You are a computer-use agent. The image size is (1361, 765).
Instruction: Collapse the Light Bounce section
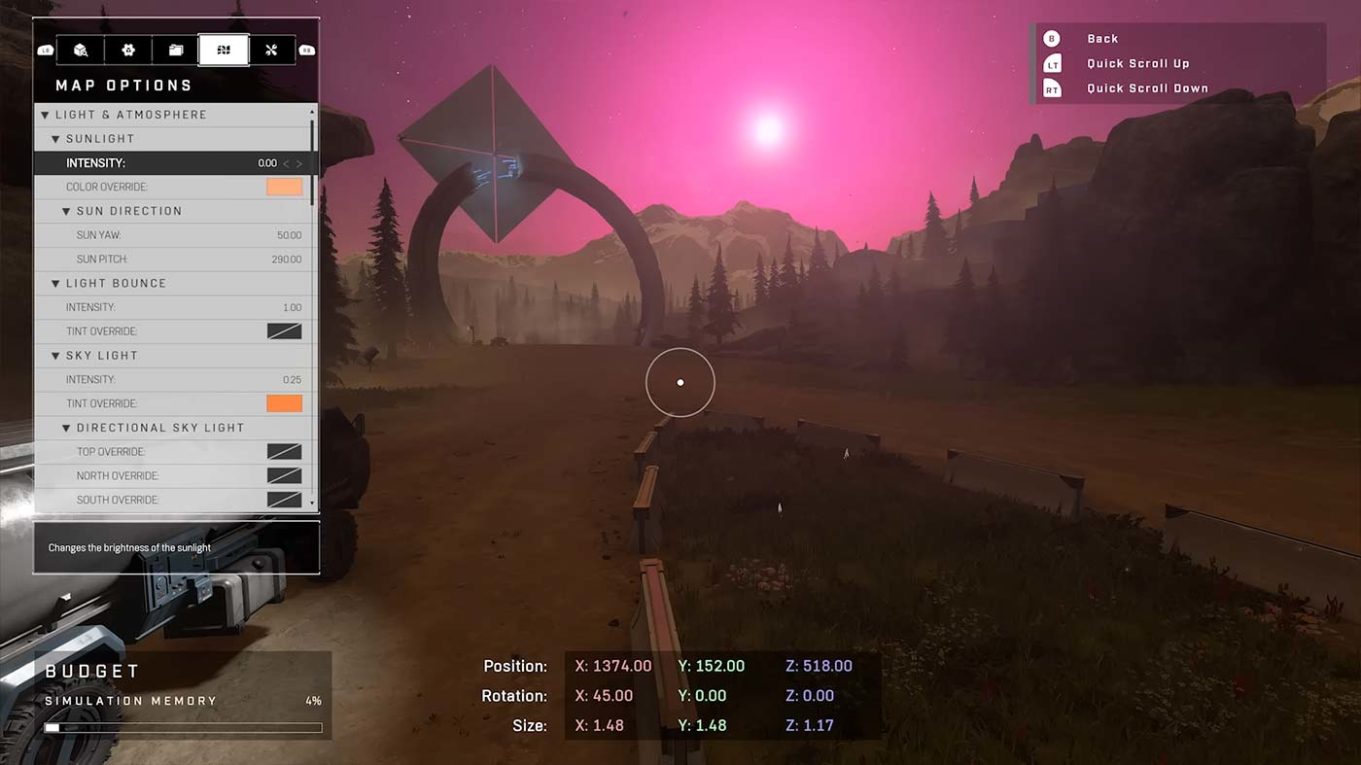click(x=56, y=283)
